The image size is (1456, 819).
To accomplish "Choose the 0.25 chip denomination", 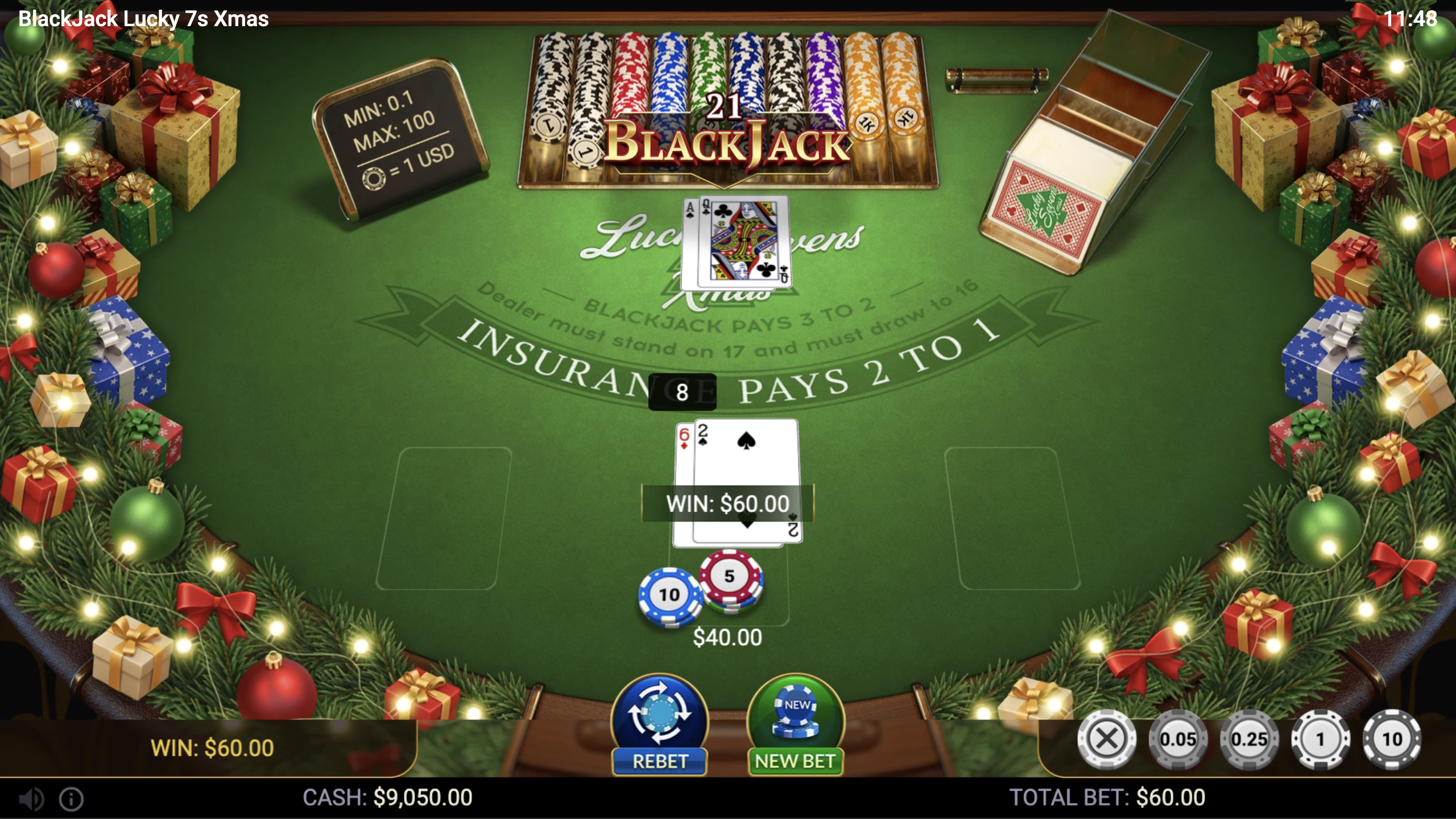I will tap(1250, 739).
